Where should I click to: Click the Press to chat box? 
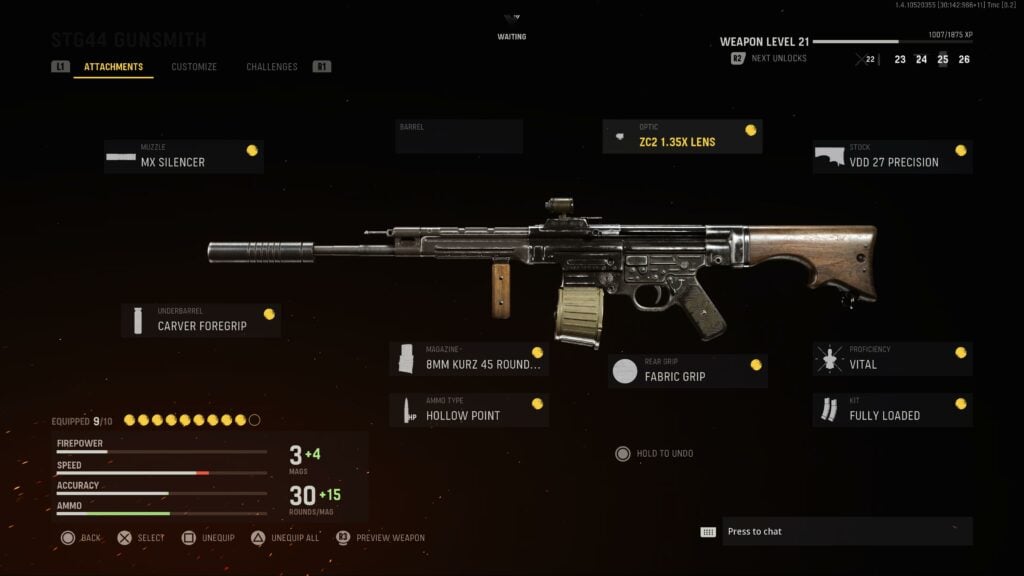tap(834, 531)
